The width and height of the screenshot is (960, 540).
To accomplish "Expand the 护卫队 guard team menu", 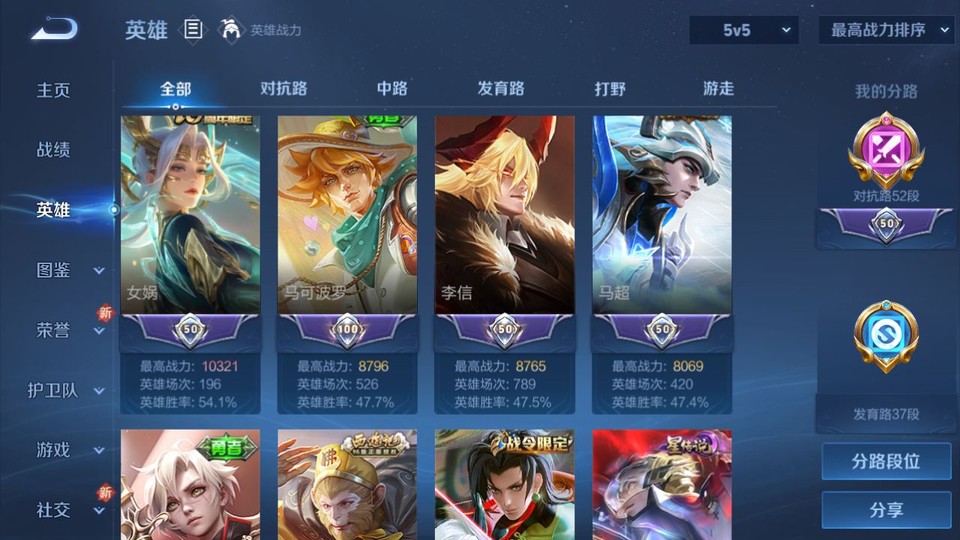I will 66,390.
